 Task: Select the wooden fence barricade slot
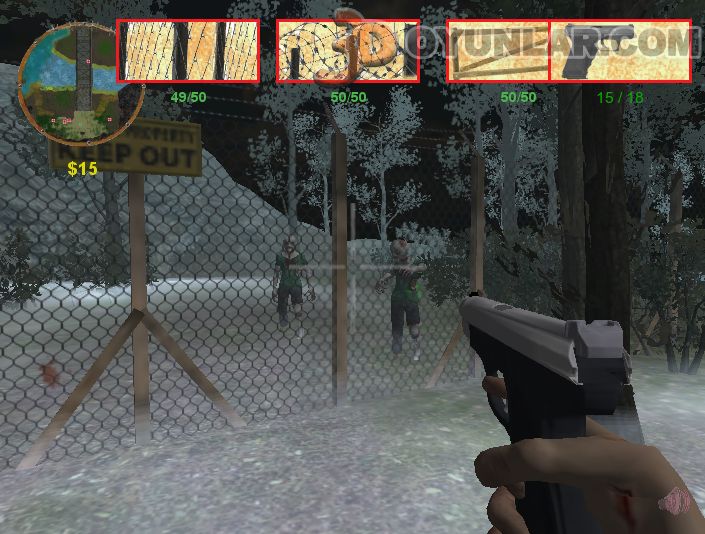point(188,51)
